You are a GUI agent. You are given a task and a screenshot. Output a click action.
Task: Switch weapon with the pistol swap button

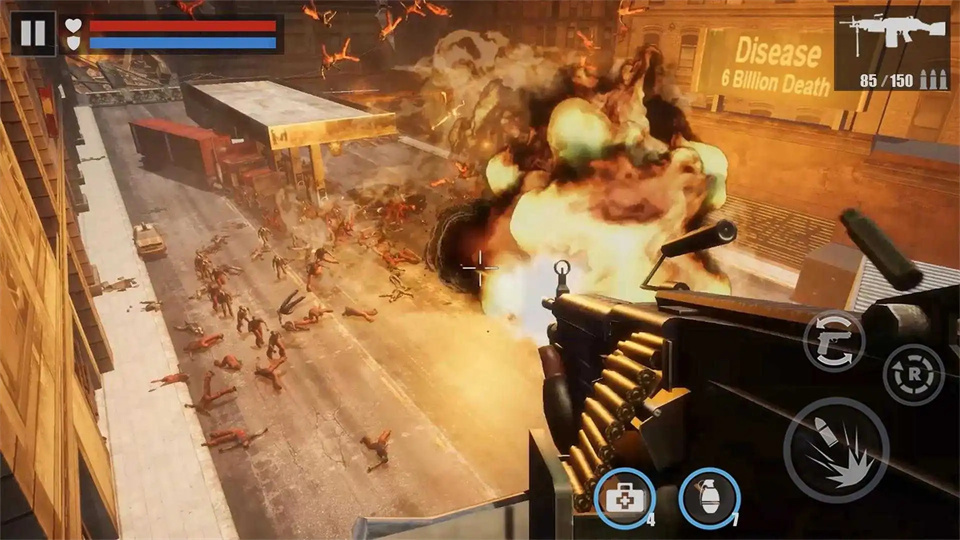[x=834, y=341]
